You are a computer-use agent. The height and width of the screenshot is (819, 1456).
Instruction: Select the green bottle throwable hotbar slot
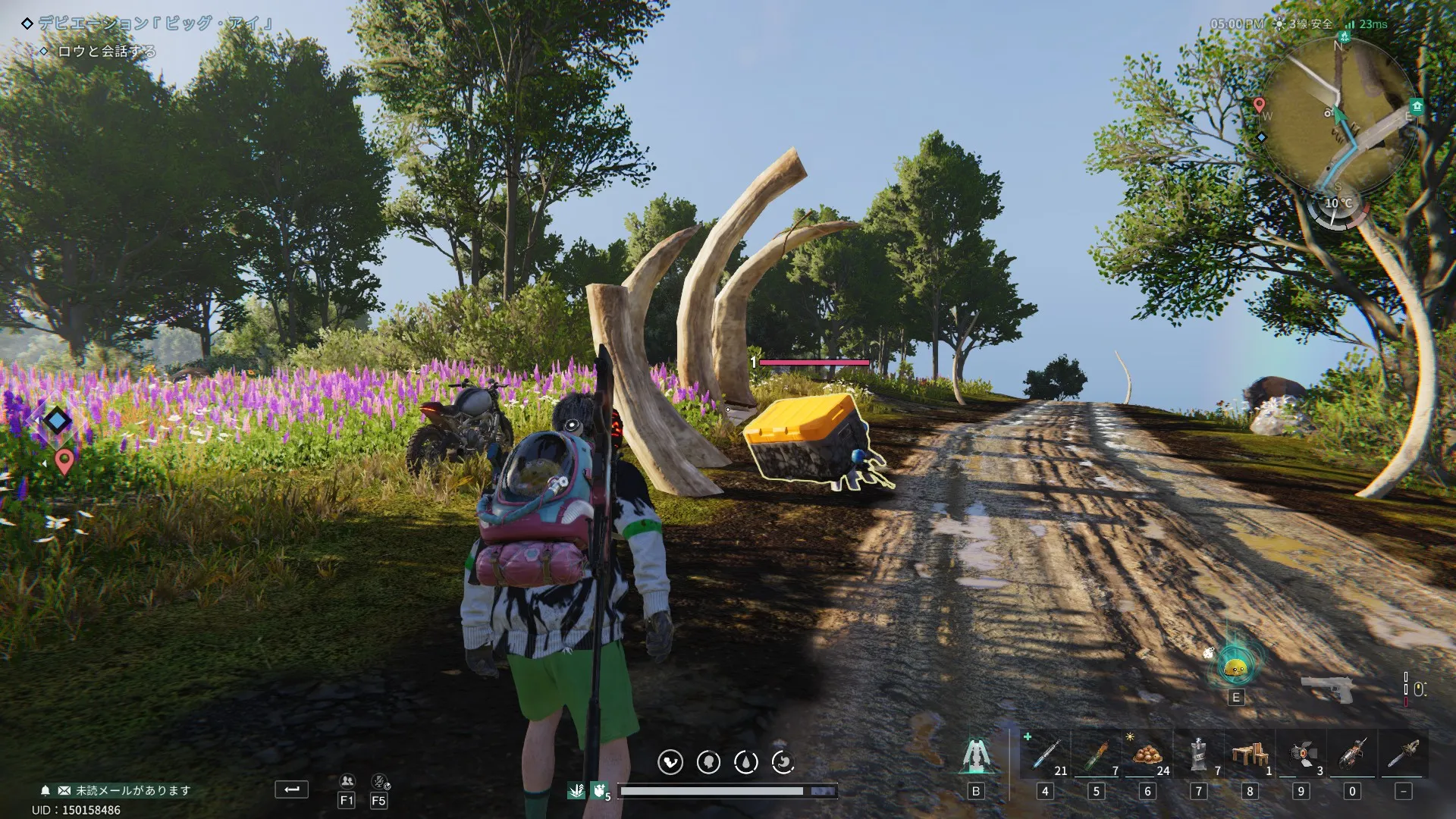[x=1097, y=755]
